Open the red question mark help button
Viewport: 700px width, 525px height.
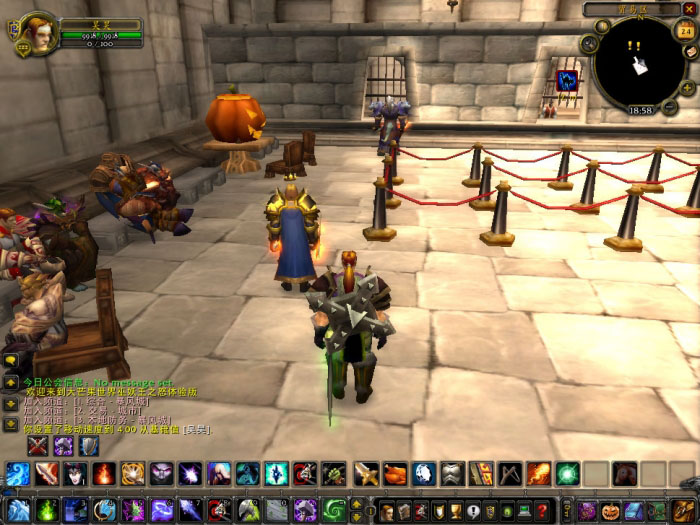click(543, 511)
